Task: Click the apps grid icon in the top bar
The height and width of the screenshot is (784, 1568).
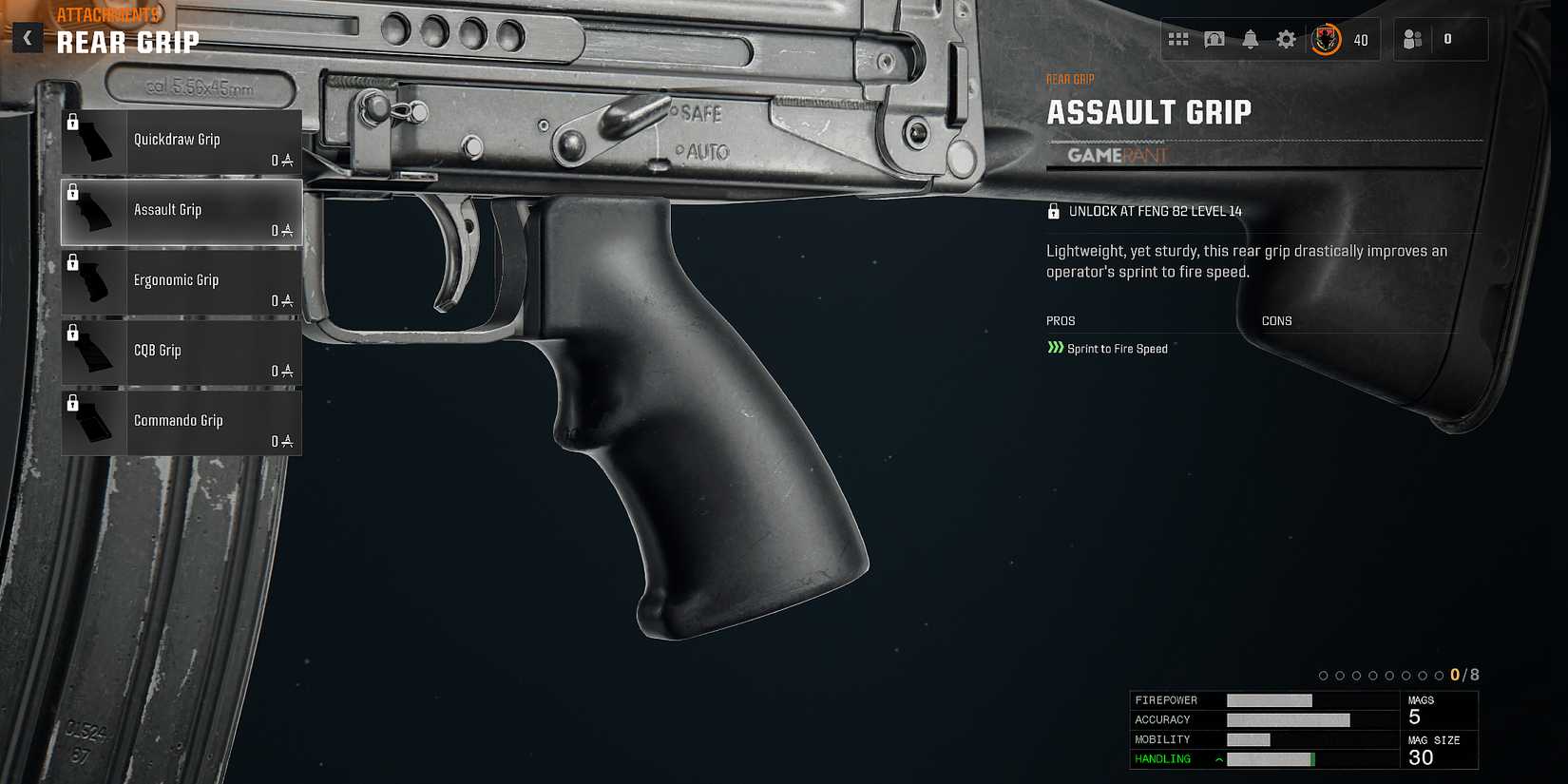Action: (x=1177, y=39)
